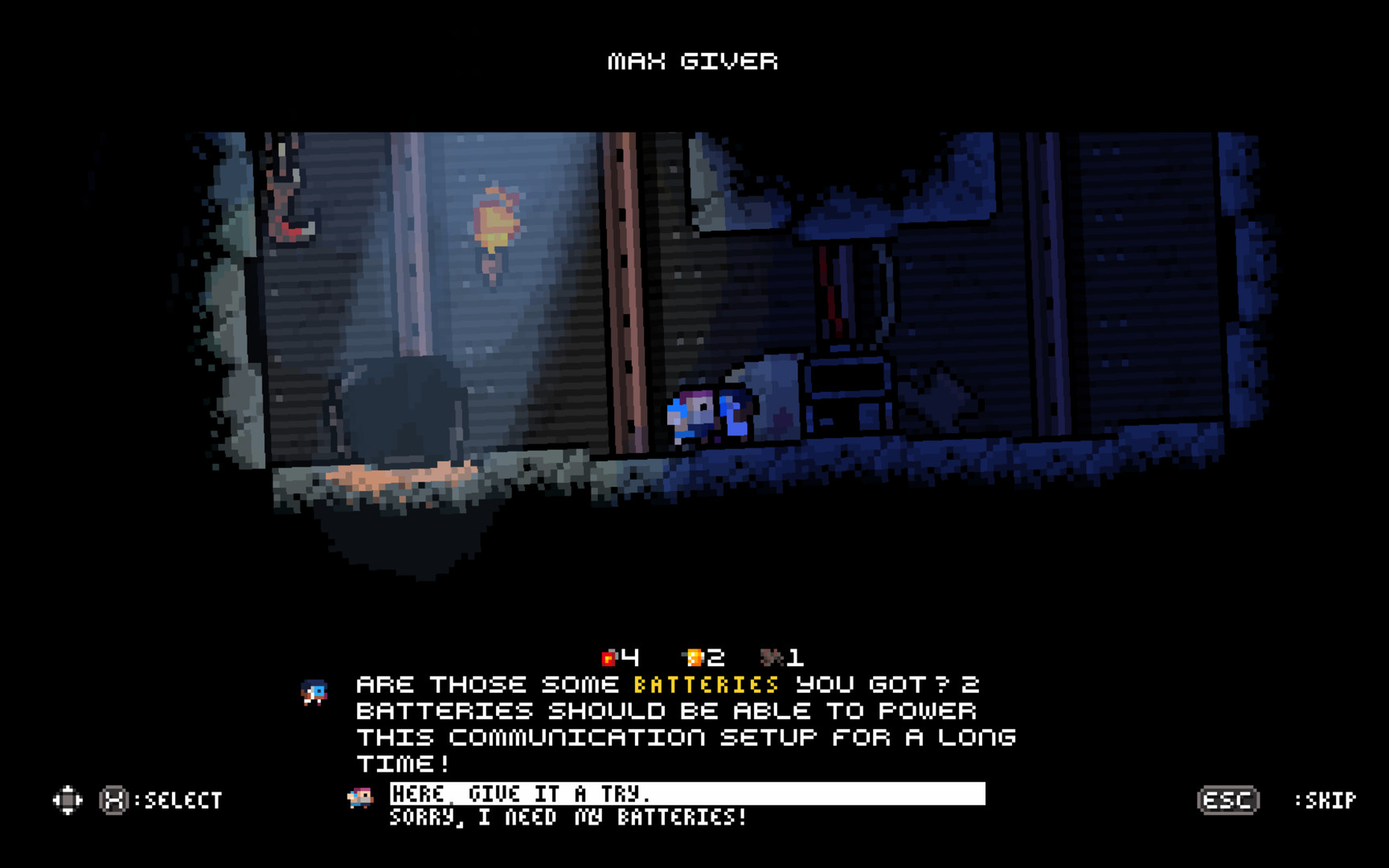Click the X:SELECT button prompt icon
The width and height of the screenshot is (1389, 868).
pos(113,800)
